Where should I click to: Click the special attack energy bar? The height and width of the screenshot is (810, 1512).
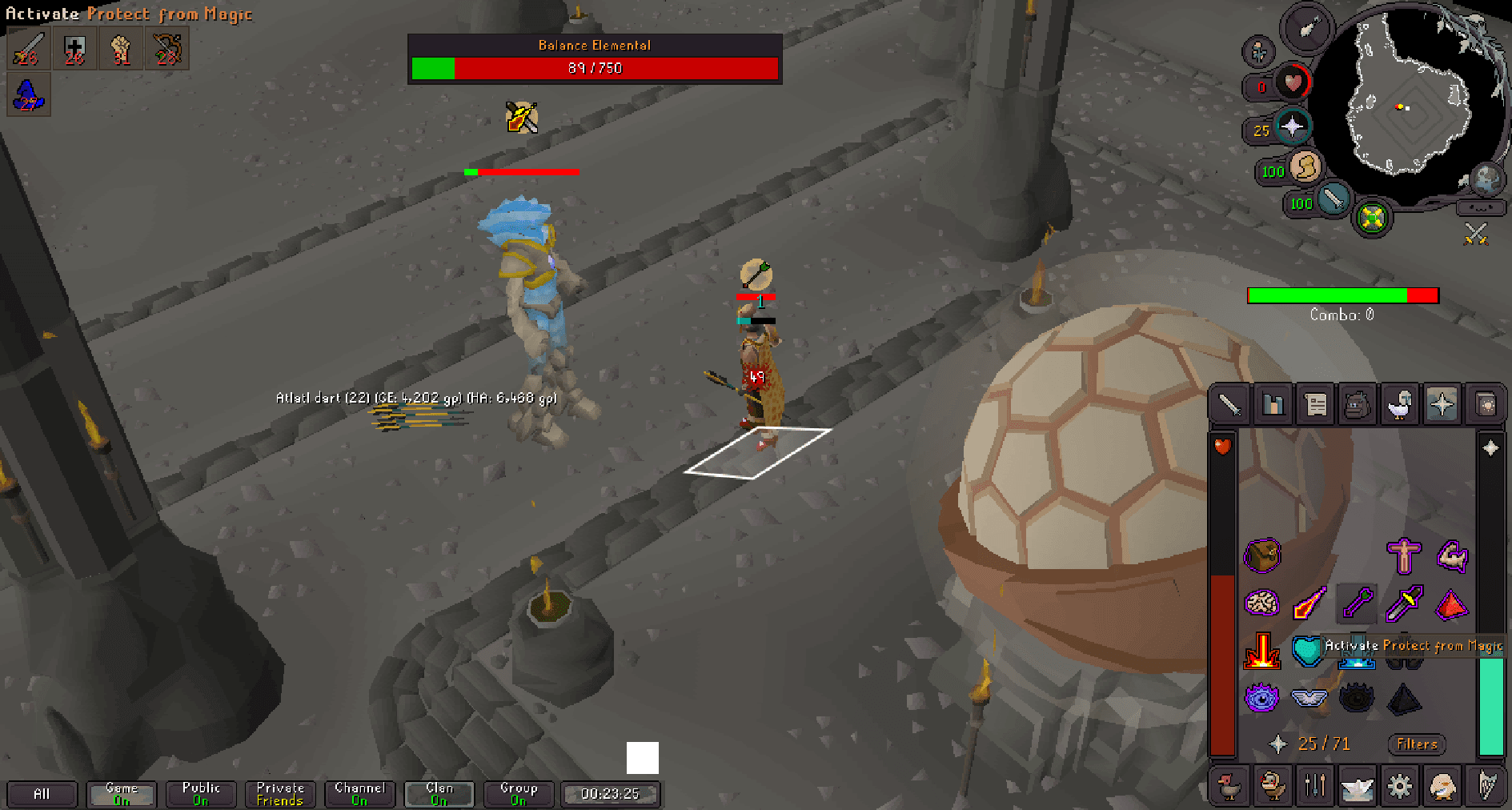[x=1334, y=202]
